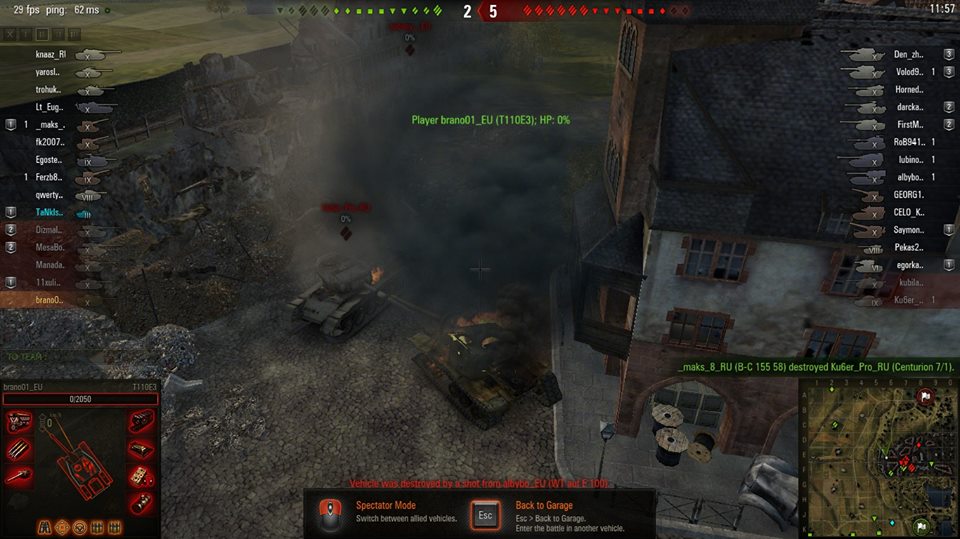Screen dimensions: 960x539
Task: Select _maks_ in the allied team list
Action: (50, 125)
